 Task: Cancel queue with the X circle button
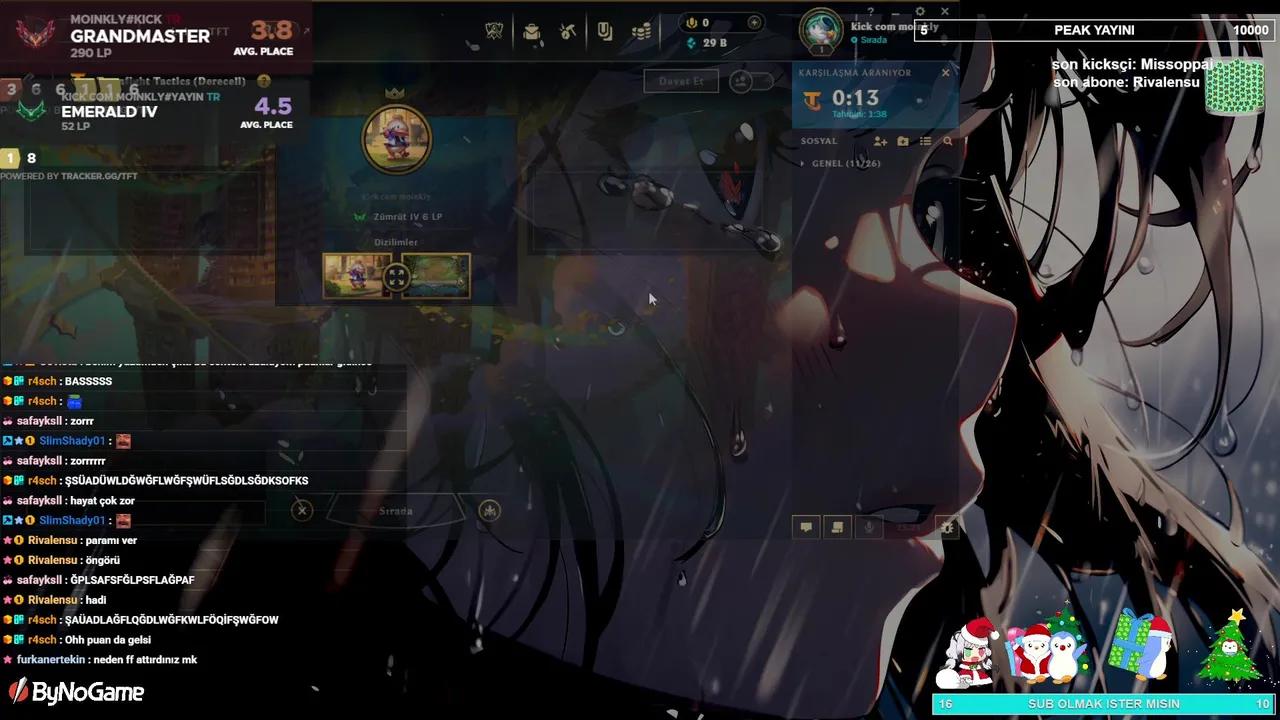pyautogui.click(x=302, y=510)
